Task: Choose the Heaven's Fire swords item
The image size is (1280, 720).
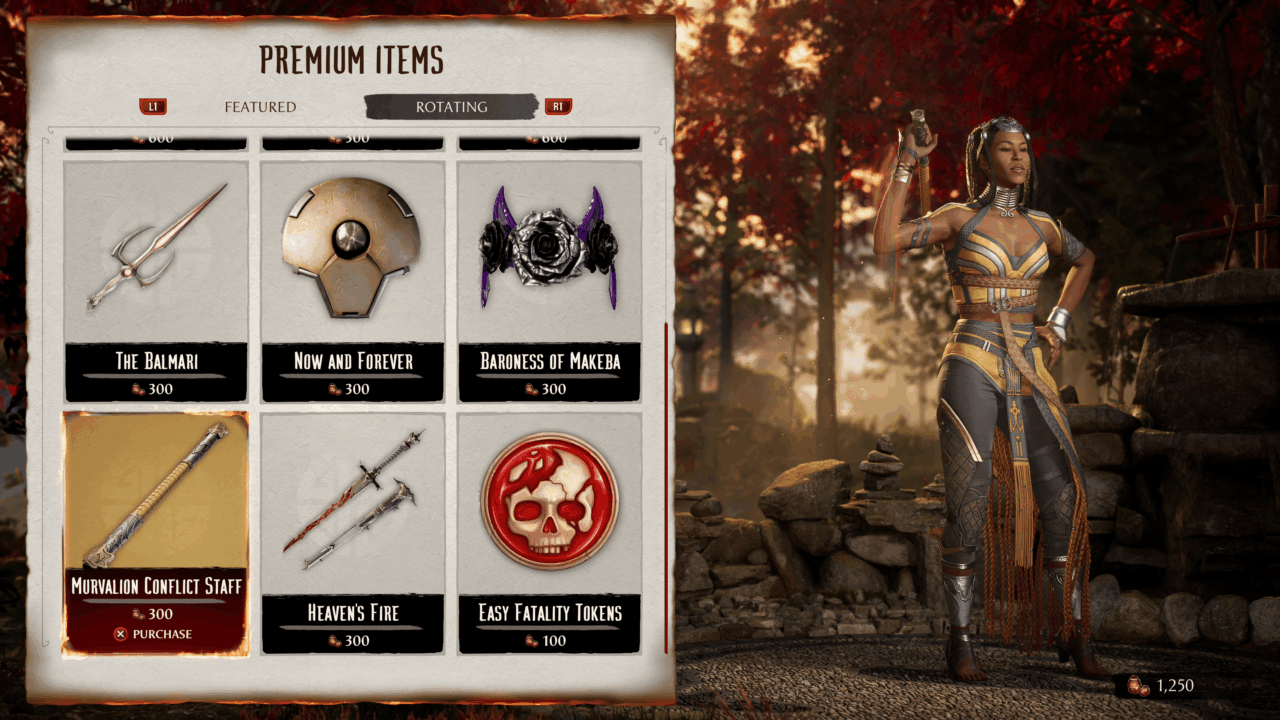Action: (x=352, y=532)
